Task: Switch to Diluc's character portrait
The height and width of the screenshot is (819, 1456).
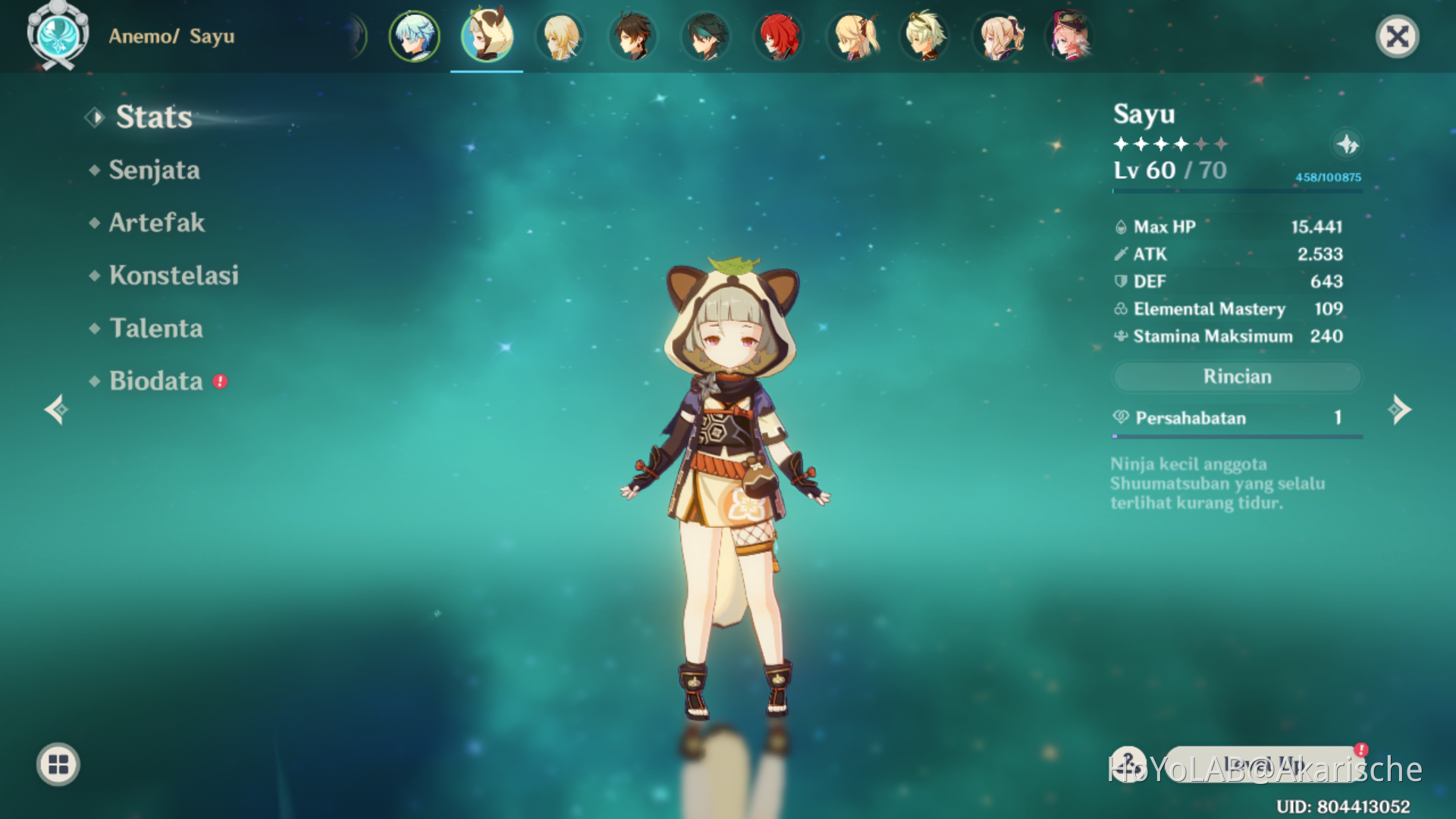Action: pyautogui.click(x=780, y=36)
